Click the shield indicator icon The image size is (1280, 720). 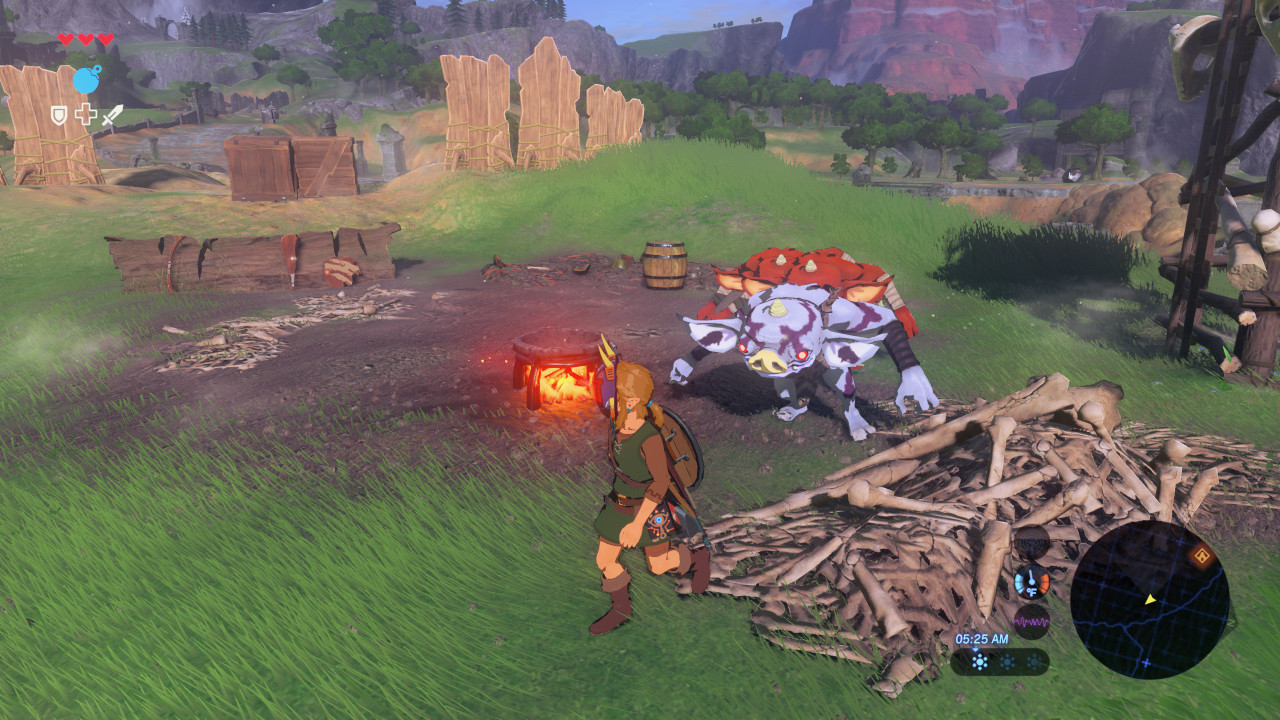(59, 115)
